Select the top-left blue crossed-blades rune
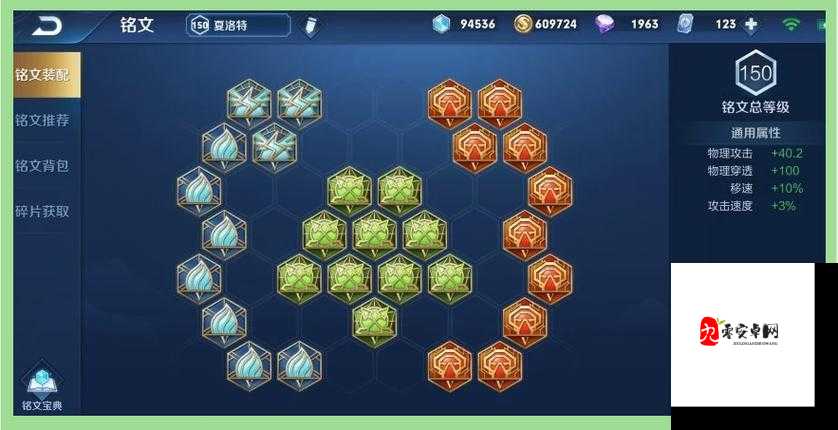Viewport: 838px width, 430px height. (249, 101)
